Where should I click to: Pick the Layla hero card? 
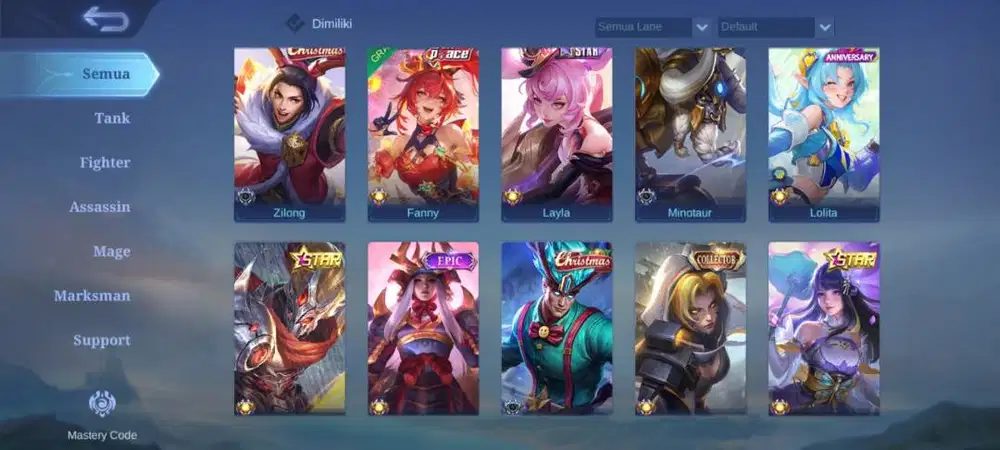tap(556, 134)
